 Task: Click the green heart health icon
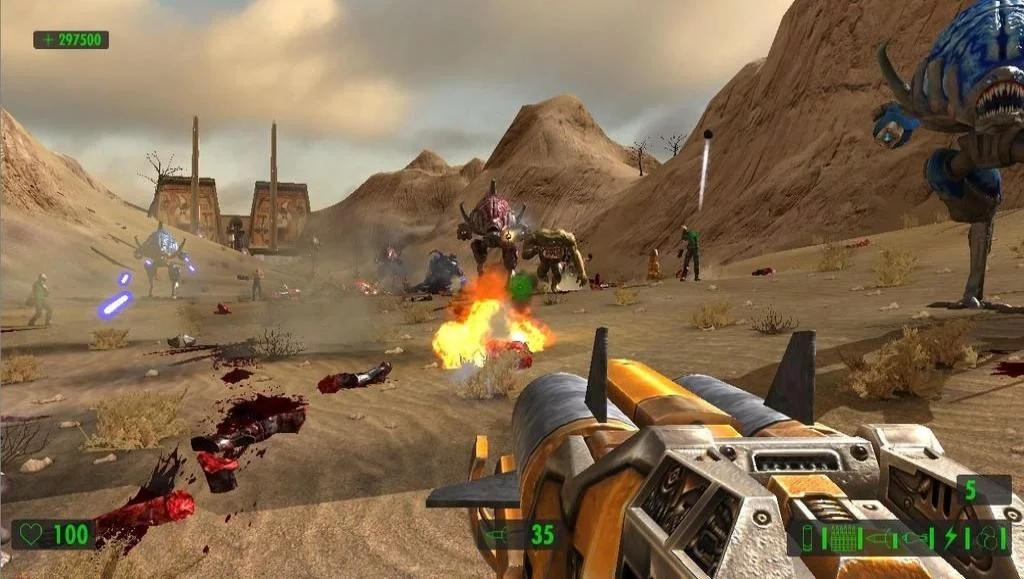click(31, 535)
